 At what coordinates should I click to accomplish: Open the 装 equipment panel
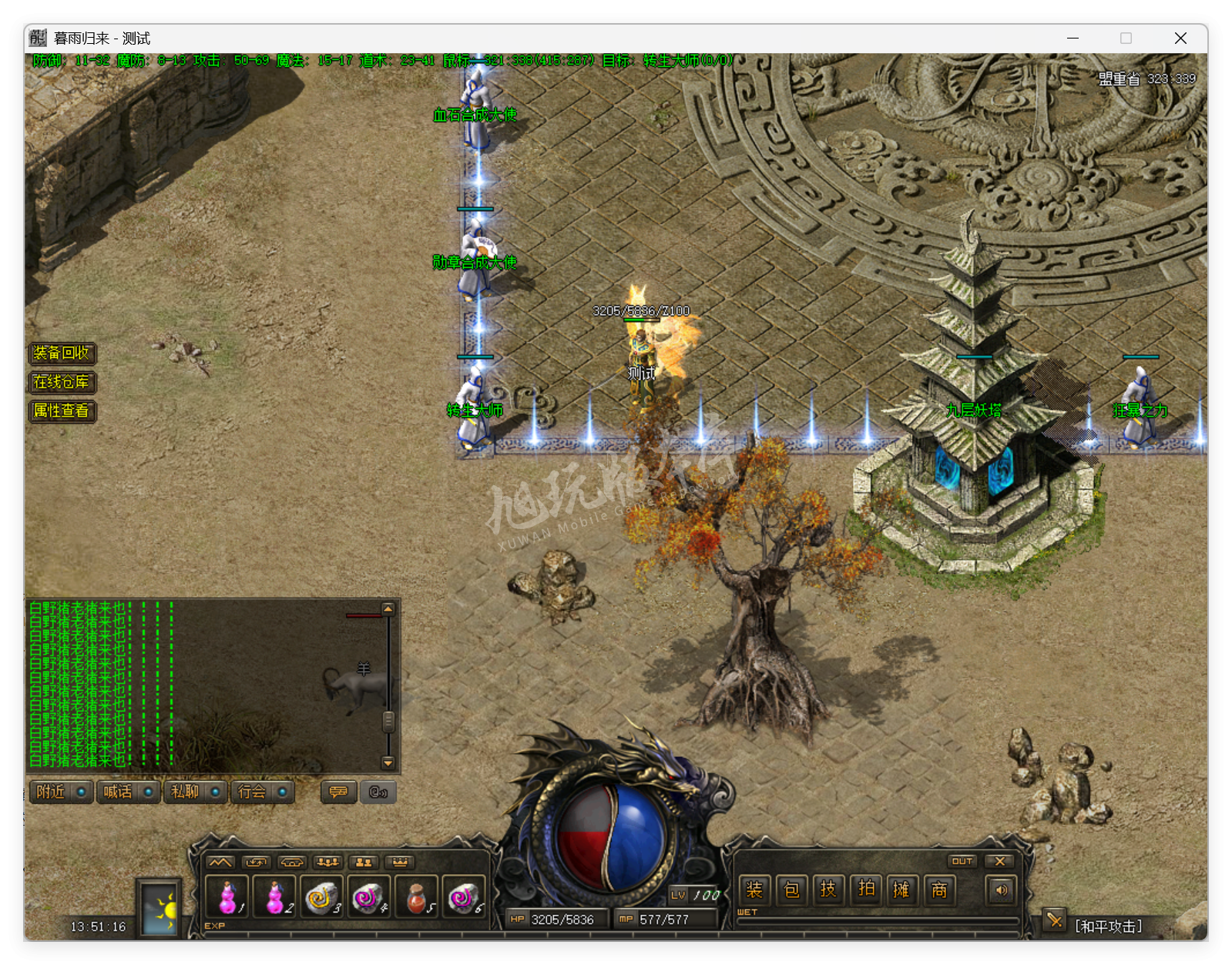coord(754,890)
